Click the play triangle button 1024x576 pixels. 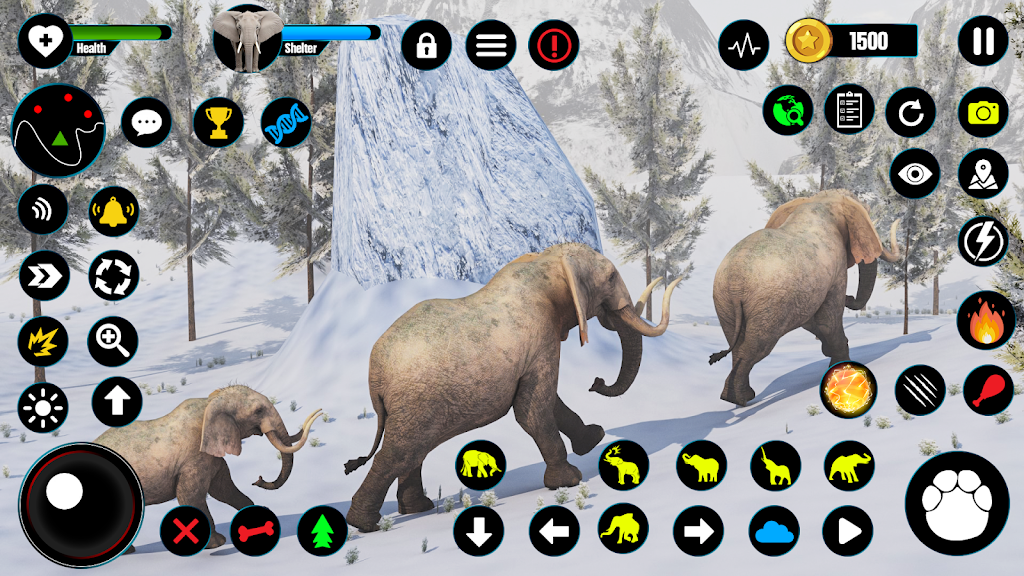(x=848, y=530)
